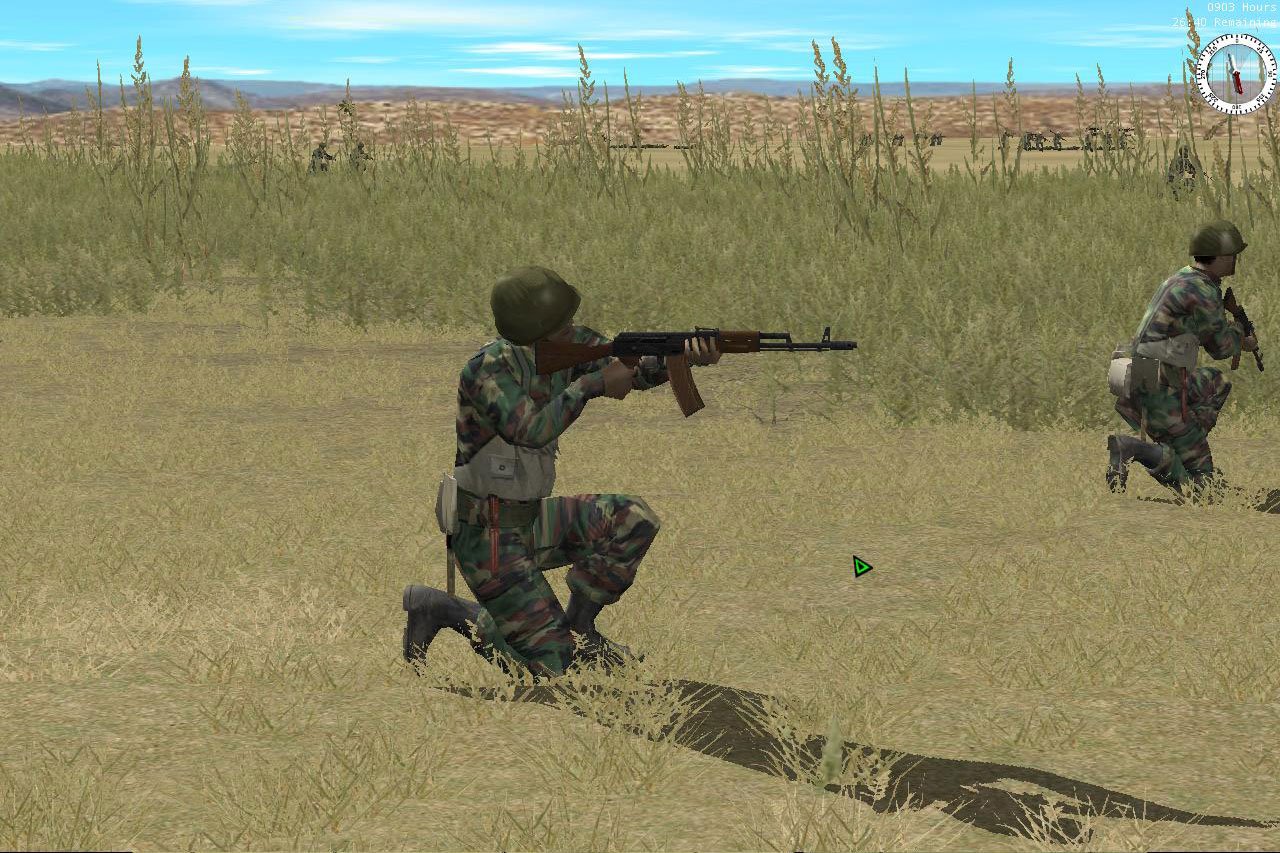Click the 26:40 Remaining mission timer

[x=1230, y=21]
